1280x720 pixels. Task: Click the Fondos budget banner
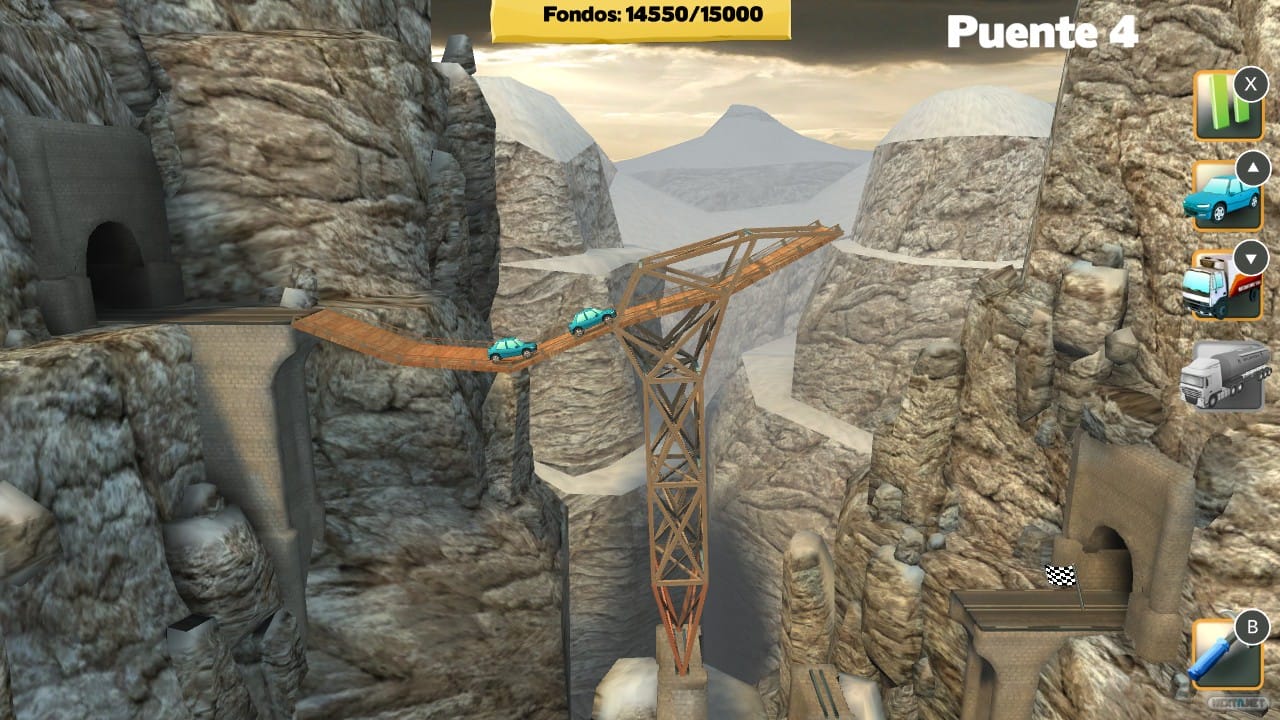(x=640, y=16)
